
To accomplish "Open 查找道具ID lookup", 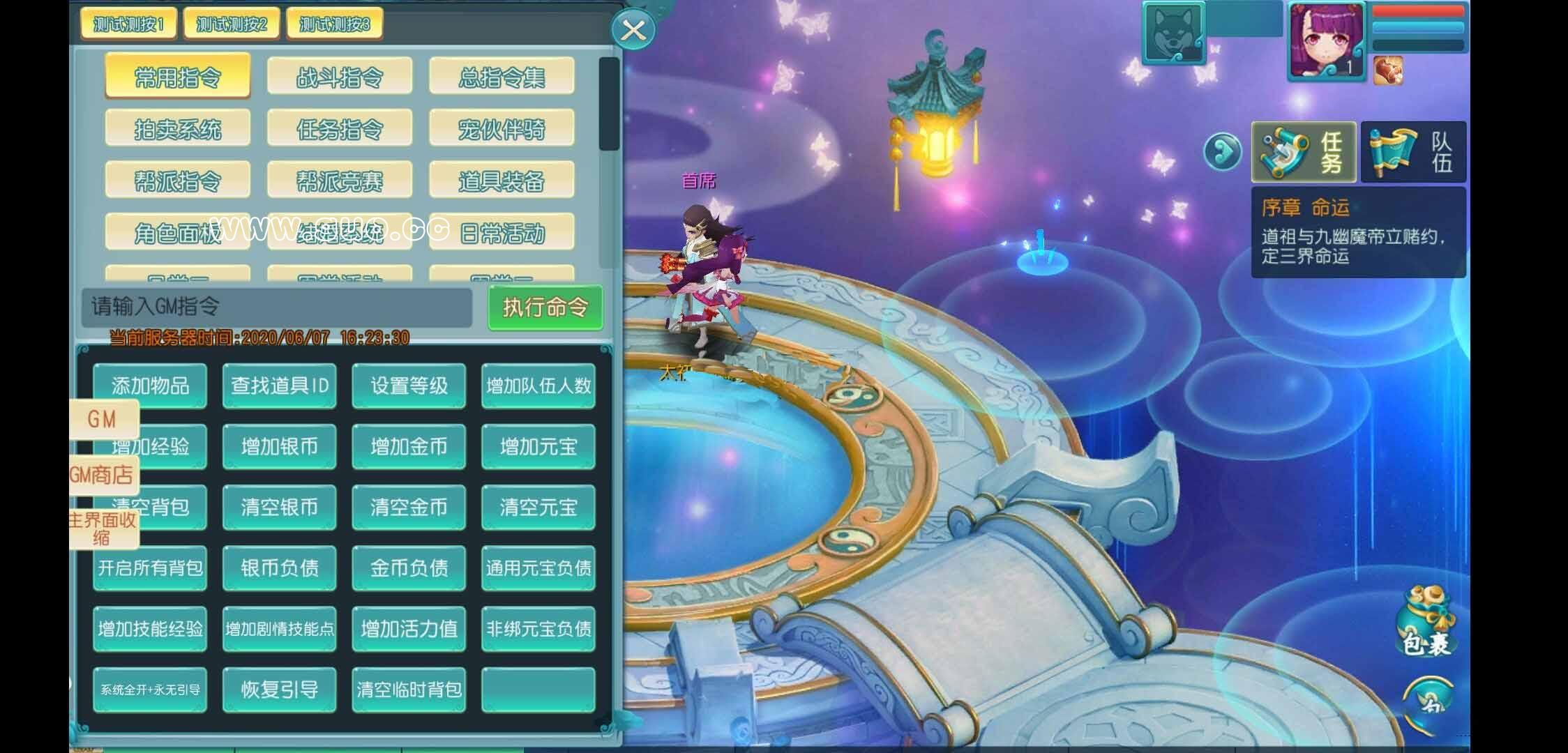I will point(280,386).
